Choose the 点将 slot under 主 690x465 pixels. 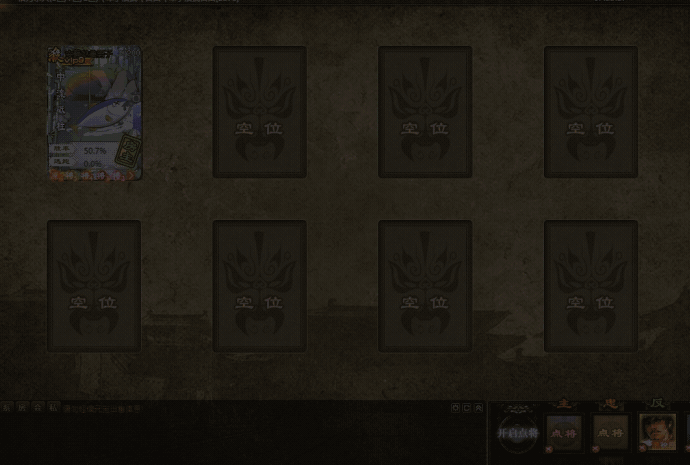(564, 432)
